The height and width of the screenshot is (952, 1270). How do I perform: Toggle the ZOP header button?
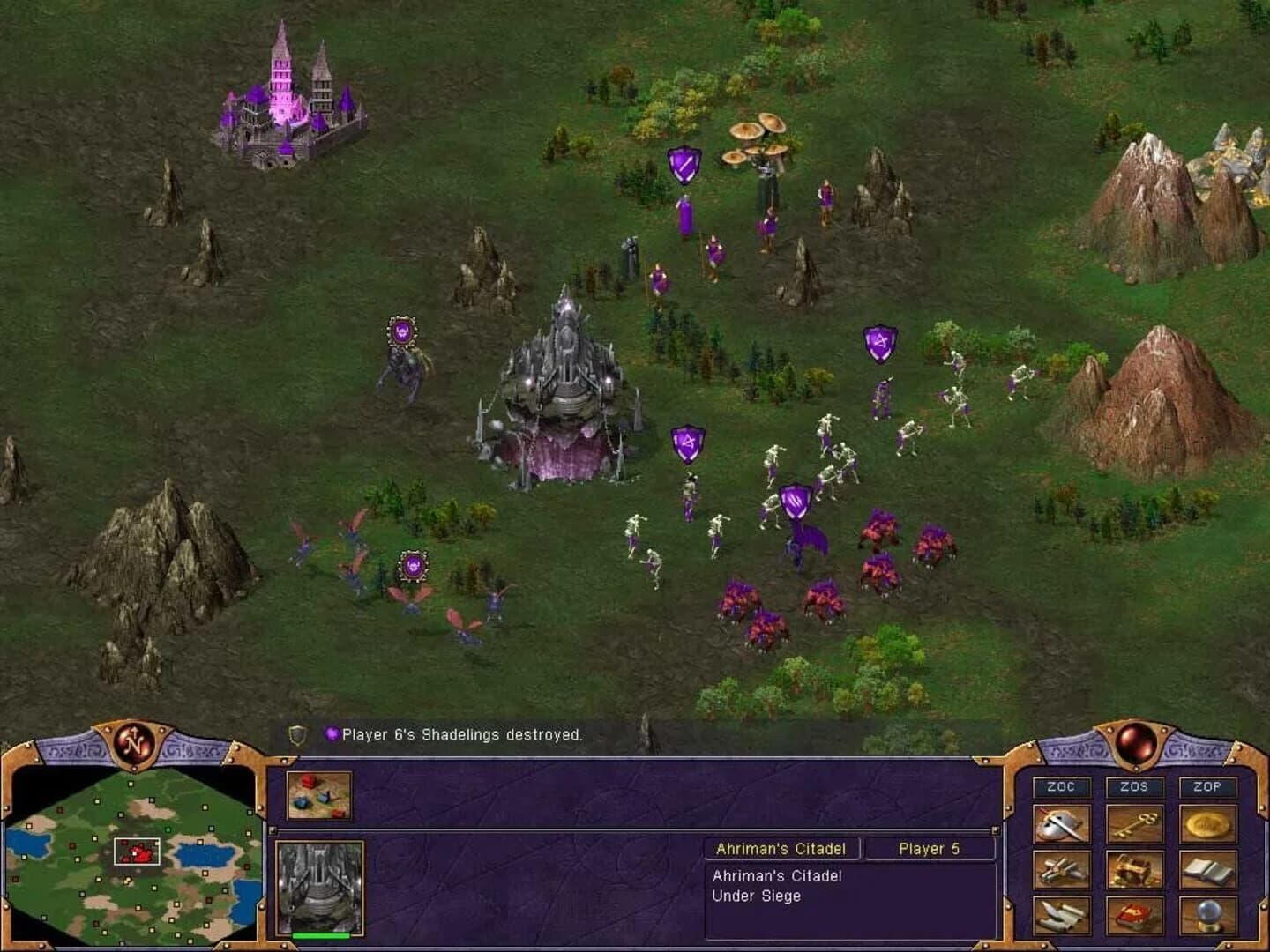point(1209,788)
